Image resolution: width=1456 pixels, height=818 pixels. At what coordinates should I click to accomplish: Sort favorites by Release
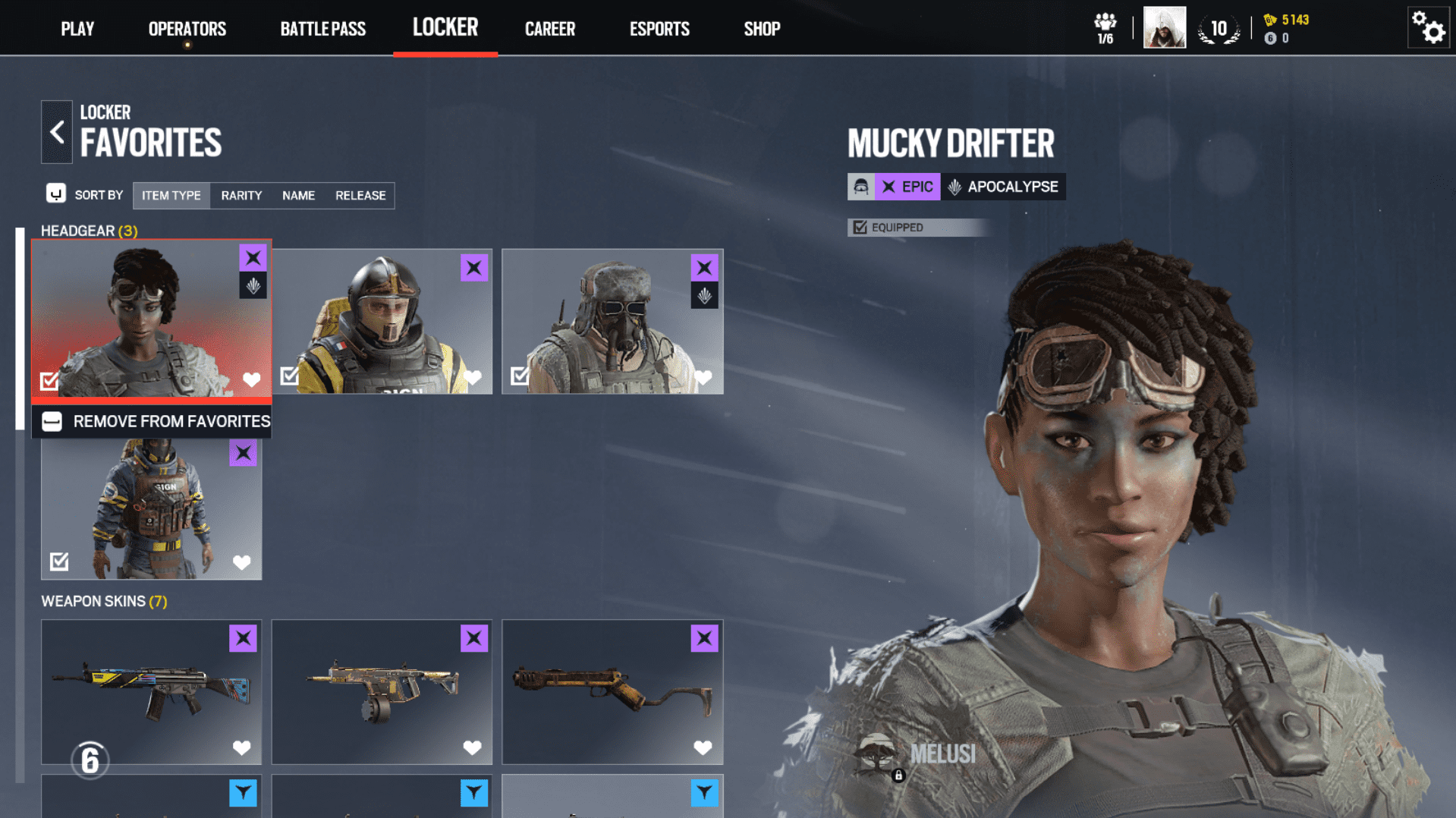[x=360, y=196]
